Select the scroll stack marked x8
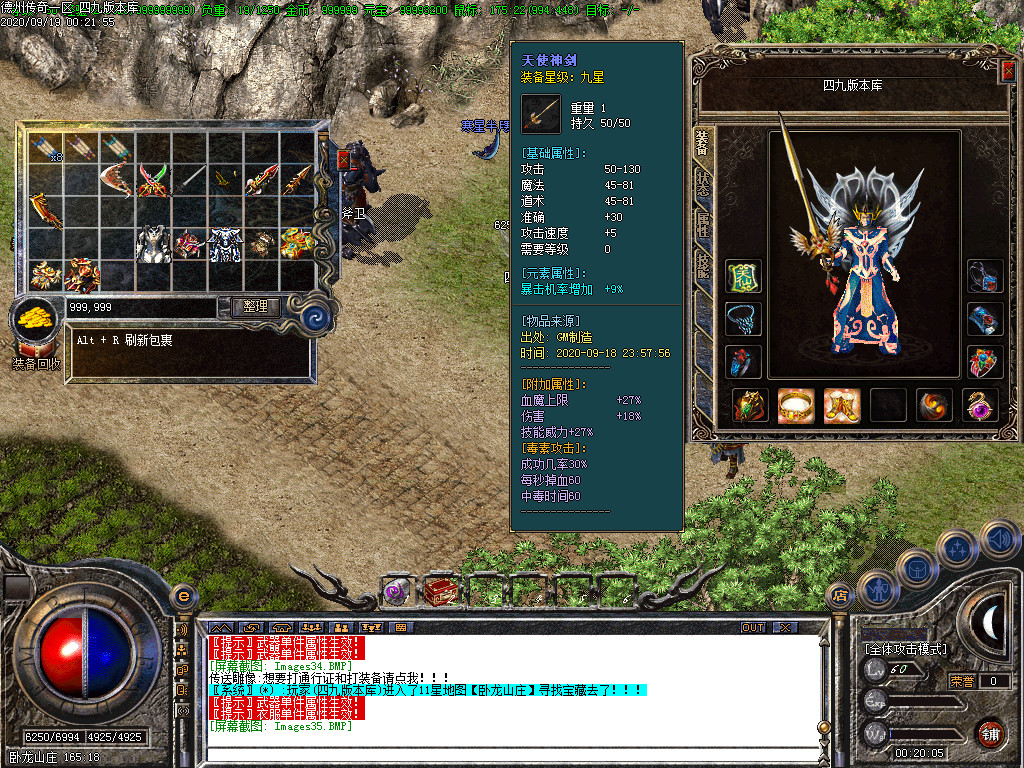1024x768 pixels. click(x=46, y=149)
